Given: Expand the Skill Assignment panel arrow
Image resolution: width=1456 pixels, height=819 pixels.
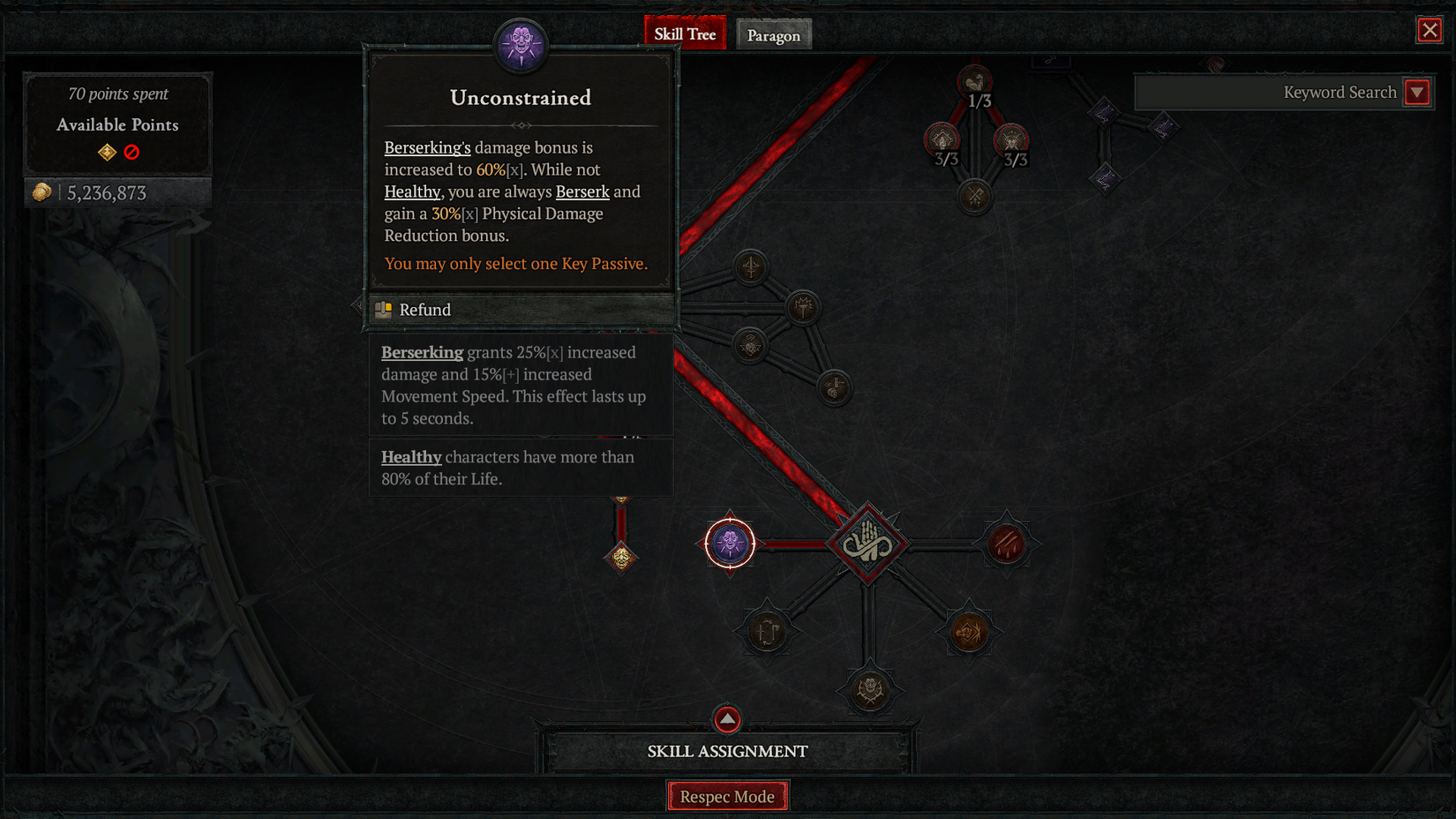Looking at the screenshot, I should (727, 719).
